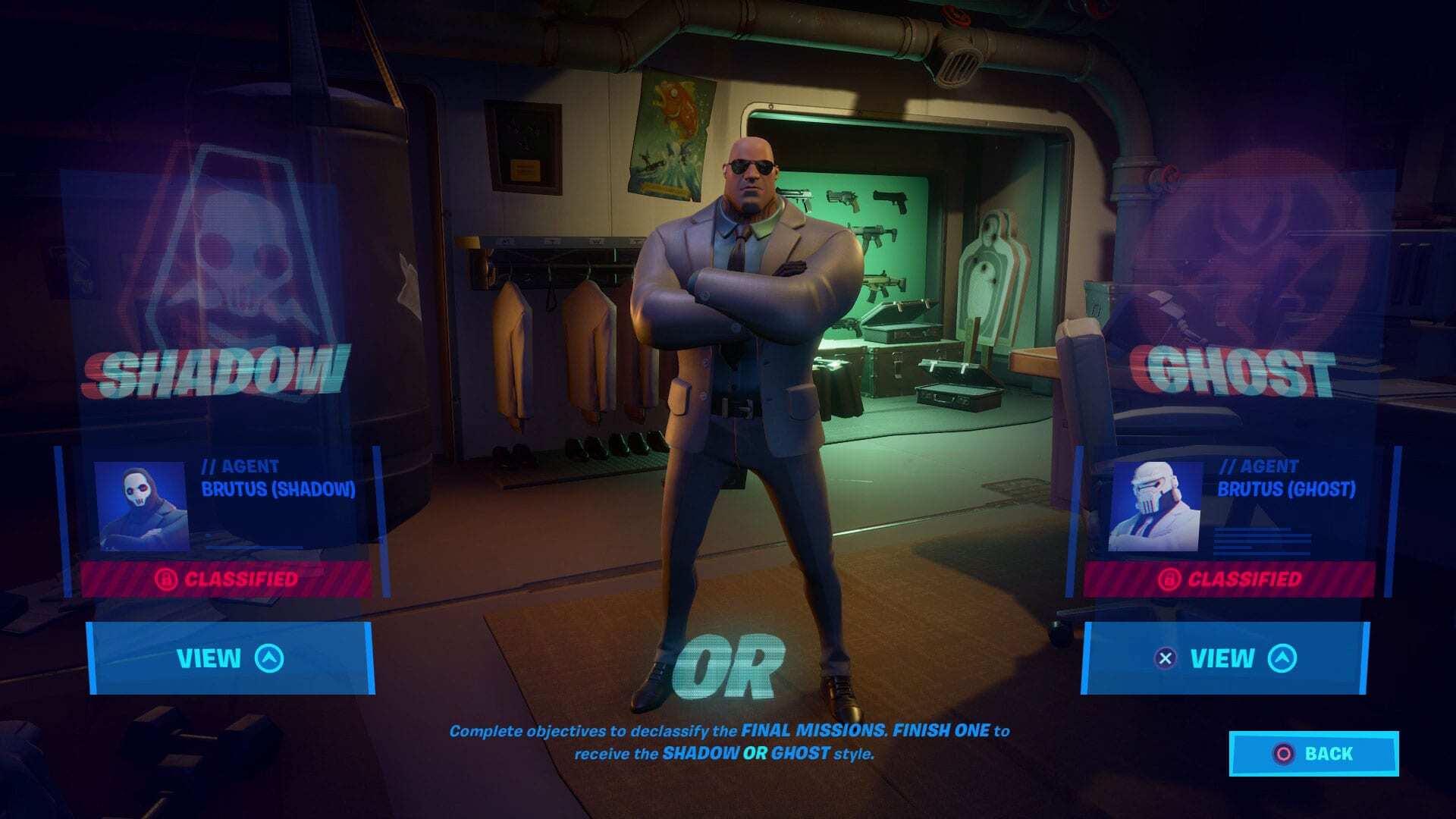Select the Brutus (Ghost) agent thumbnail
Screen dimensions: 1456x819
pyautogui.click(x=1154, y=507)
